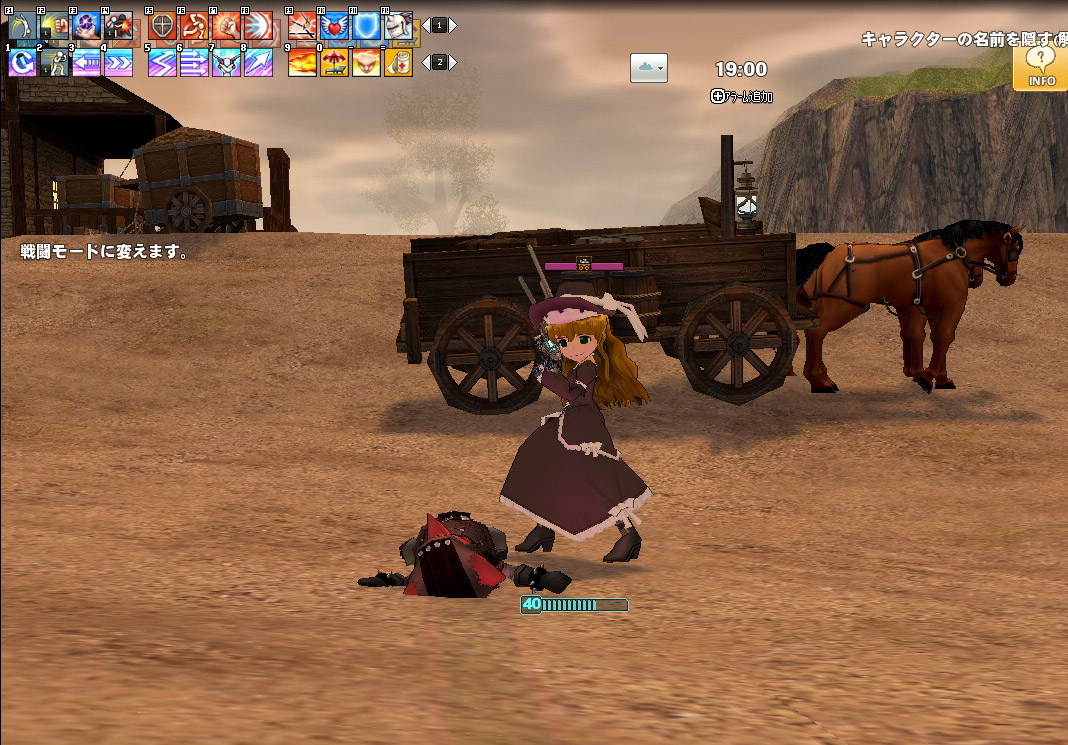Use the bandage first aid item

[x=398, y=63]
